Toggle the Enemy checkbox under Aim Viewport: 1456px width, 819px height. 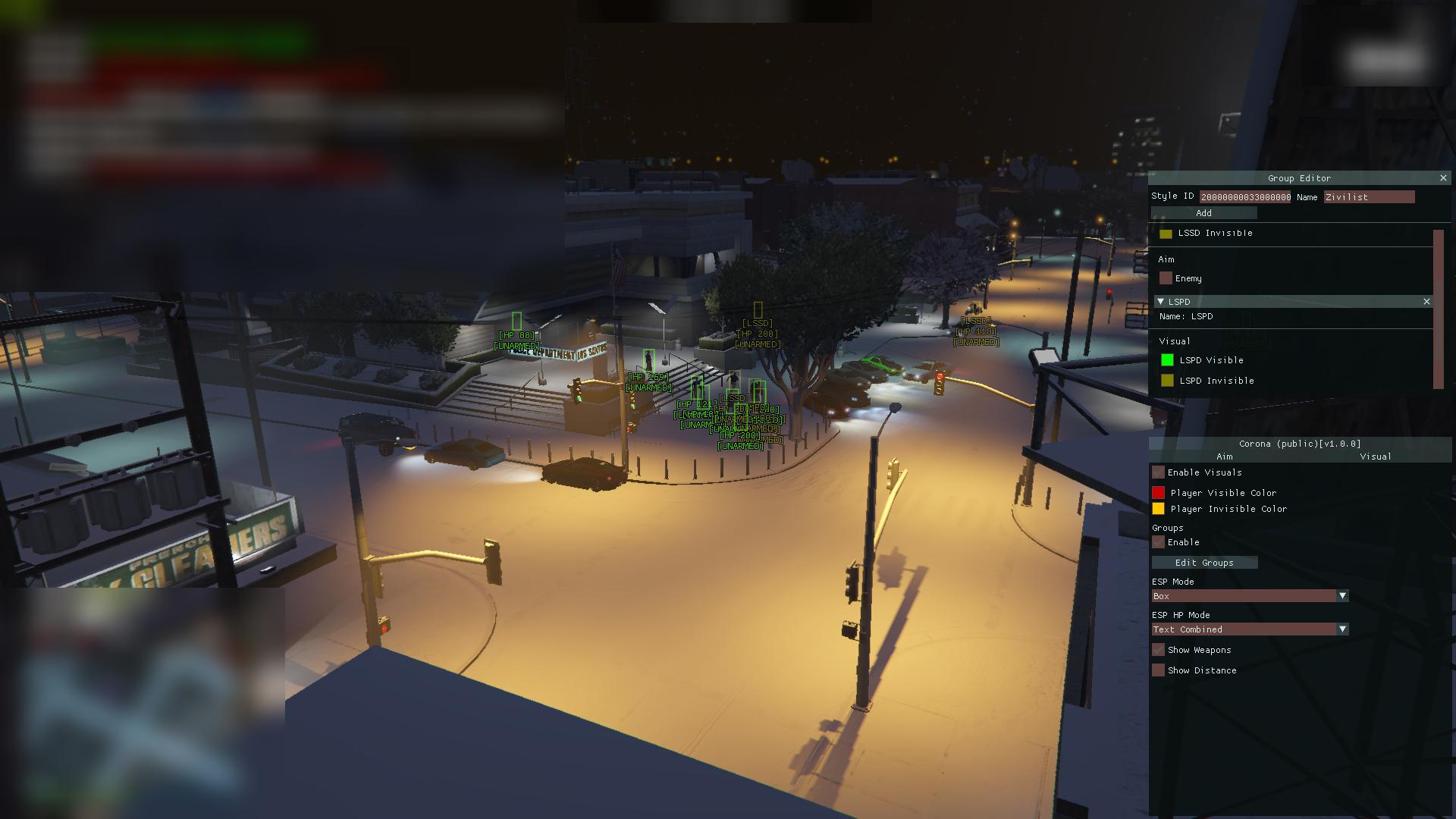(x=1166, y=278)
